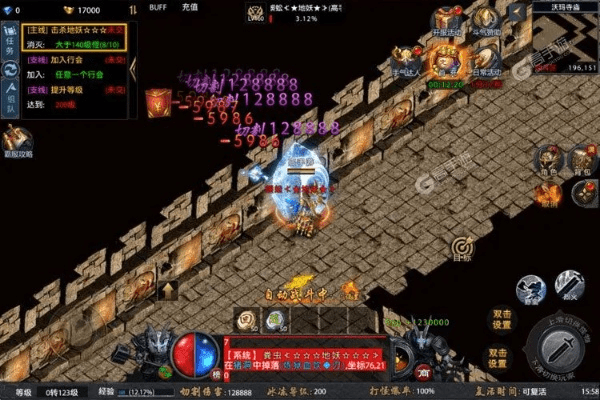Use the scroll item in quick slot

[245, 320]
